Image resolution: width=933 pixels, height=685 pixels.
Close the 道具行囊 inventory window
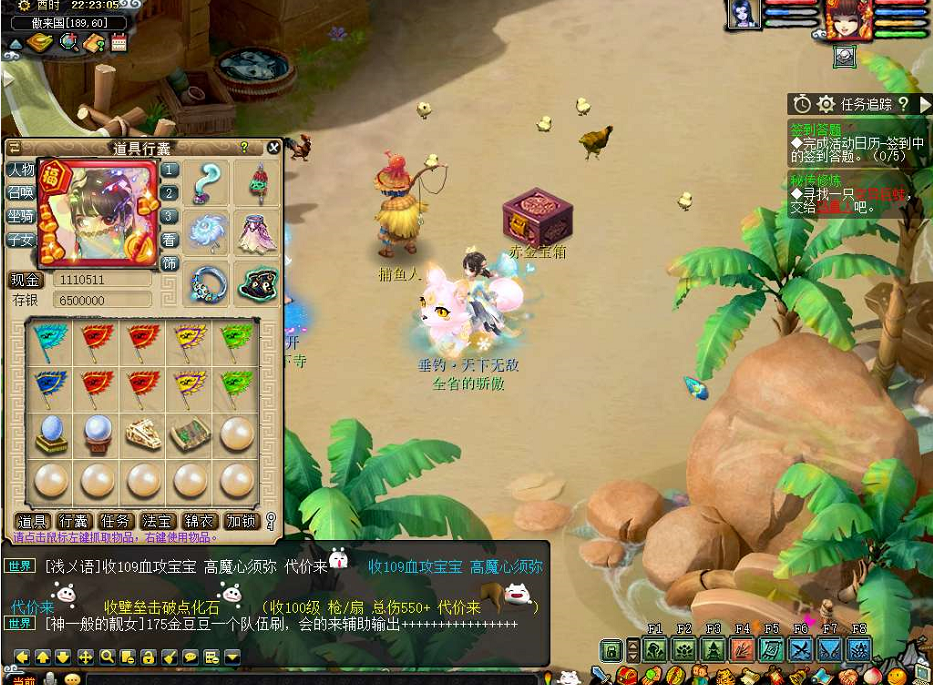[x=273, y=148]
